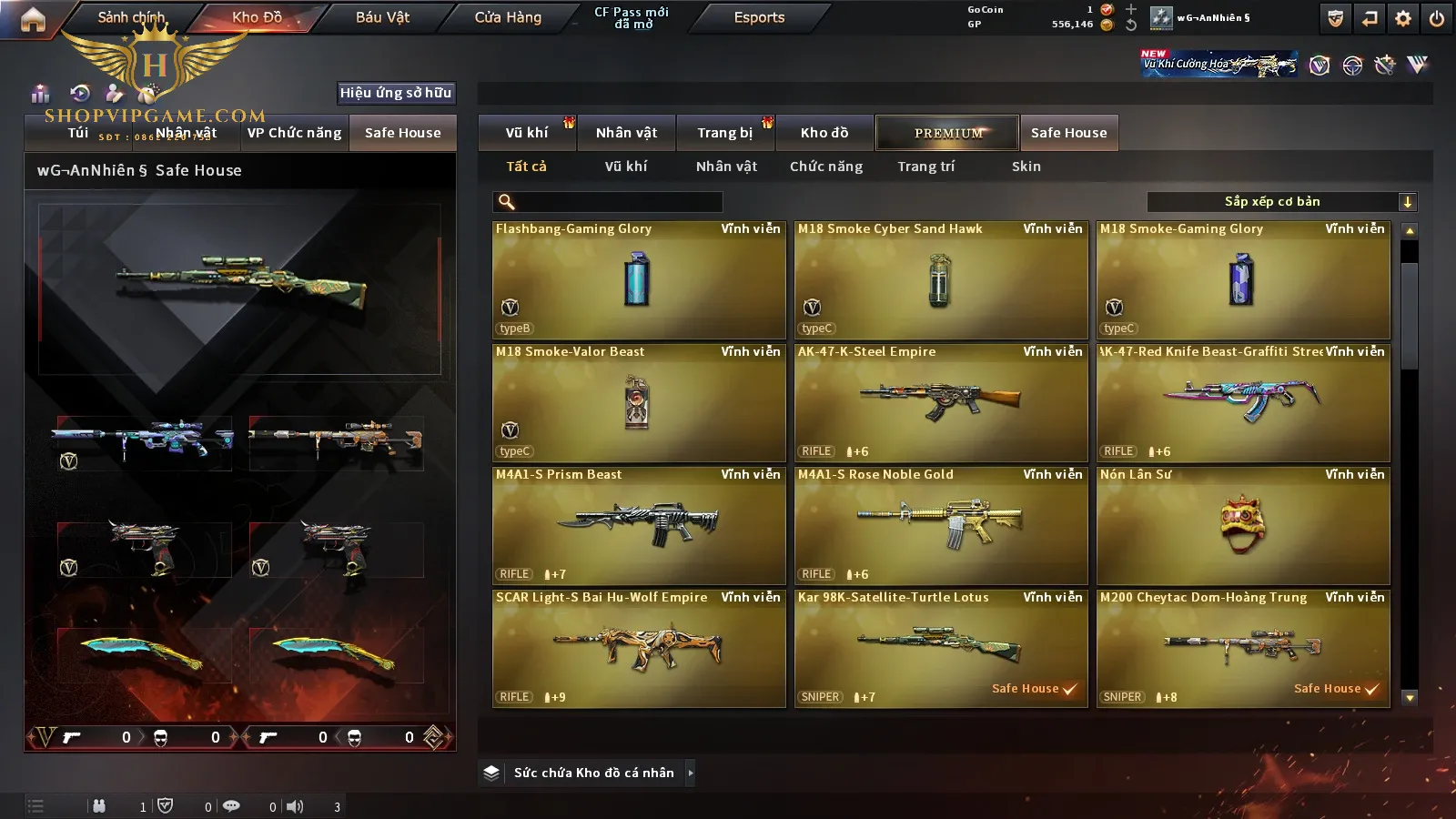Select the M4A1-S Rose Noble Gold rifle
This screenshot has width=1456, height=819.
click(941, 525)
